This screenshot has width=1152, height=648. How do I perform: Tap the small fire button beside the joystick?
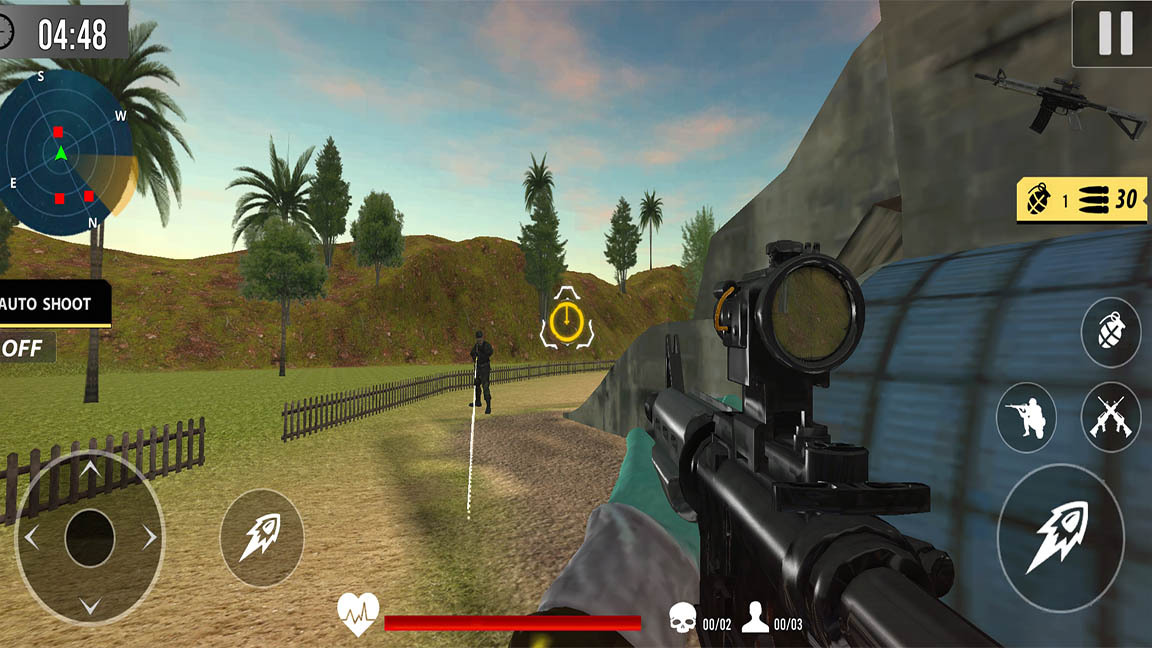261,538
